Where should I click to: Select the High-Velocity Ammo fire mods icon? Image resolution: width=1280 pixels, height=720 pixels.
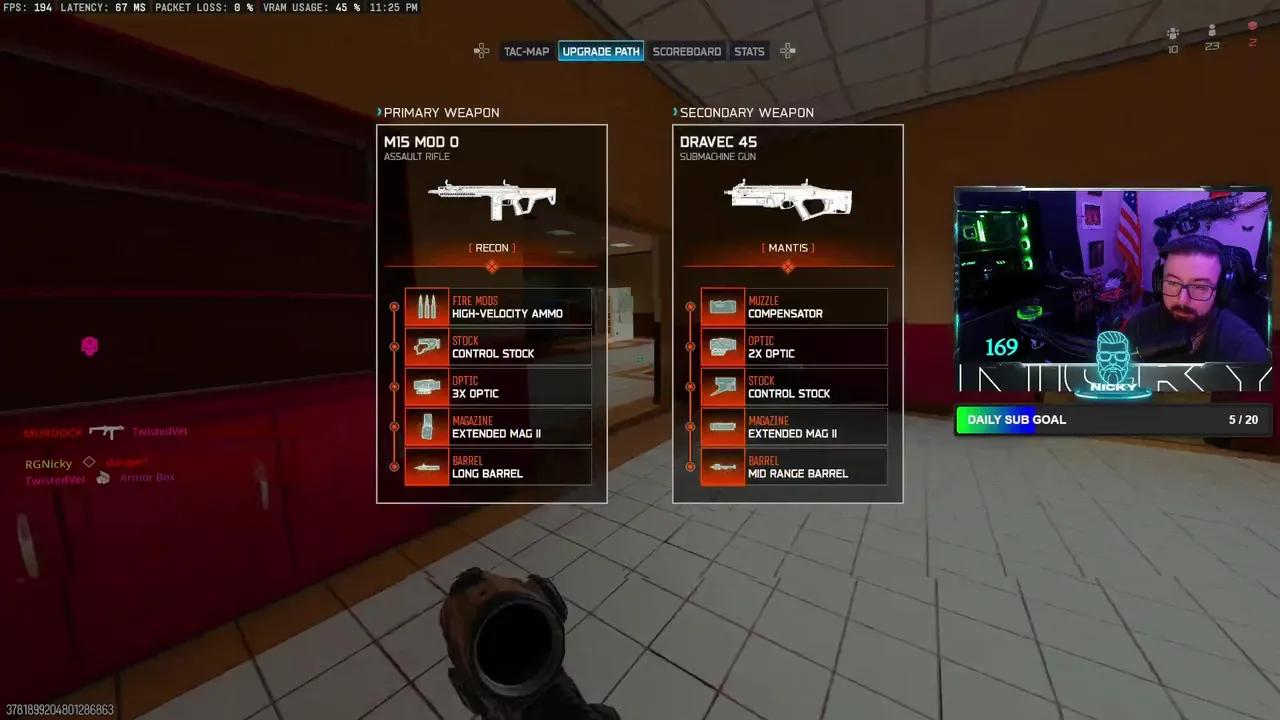tap(427, 307)
